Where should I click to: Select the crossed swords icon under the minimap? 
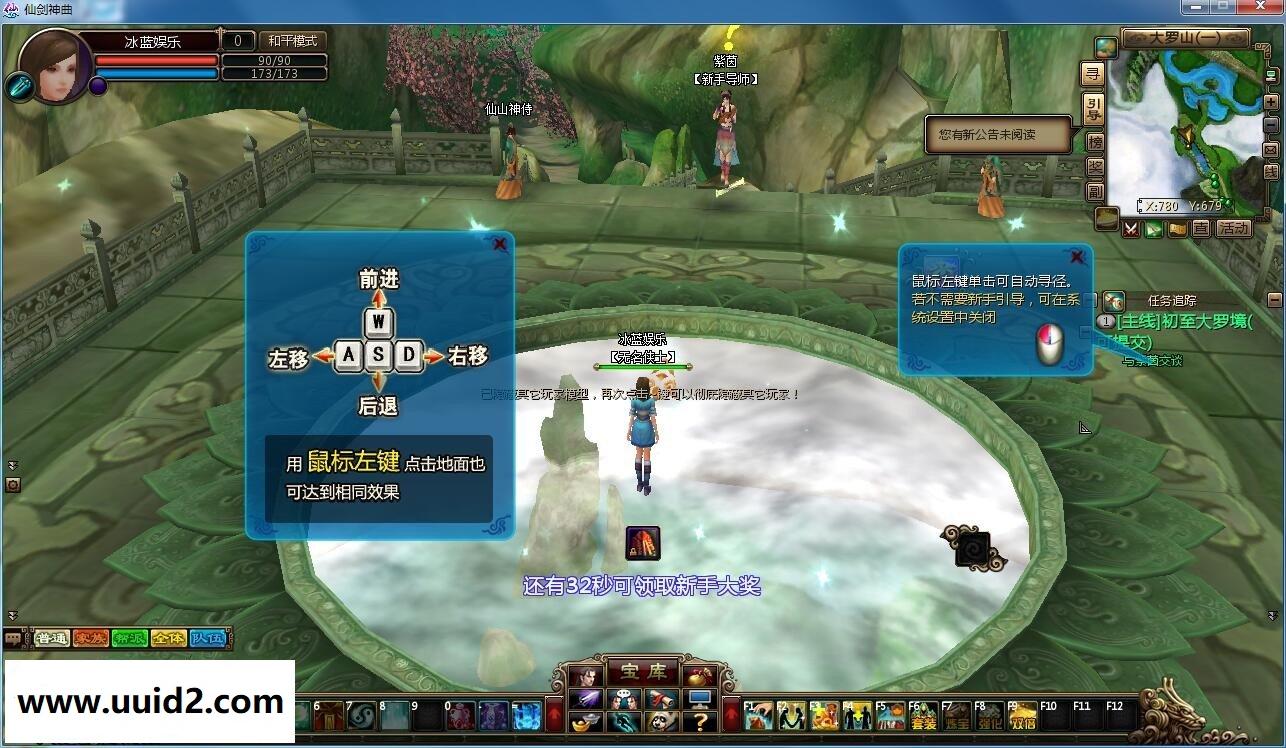tap(1131, 229)
